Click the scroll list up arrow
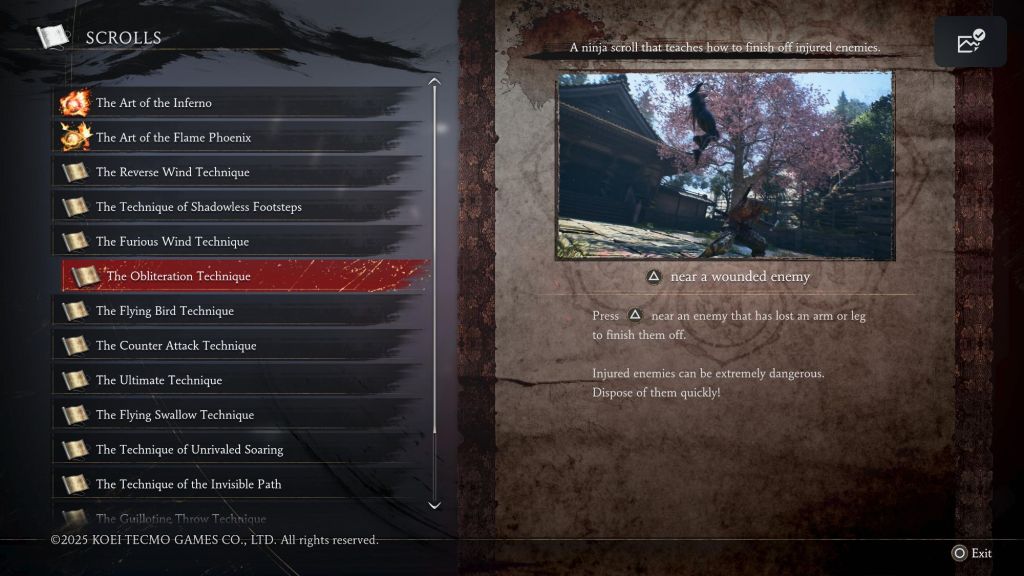Screen dimensions: 1024x576 434,83
